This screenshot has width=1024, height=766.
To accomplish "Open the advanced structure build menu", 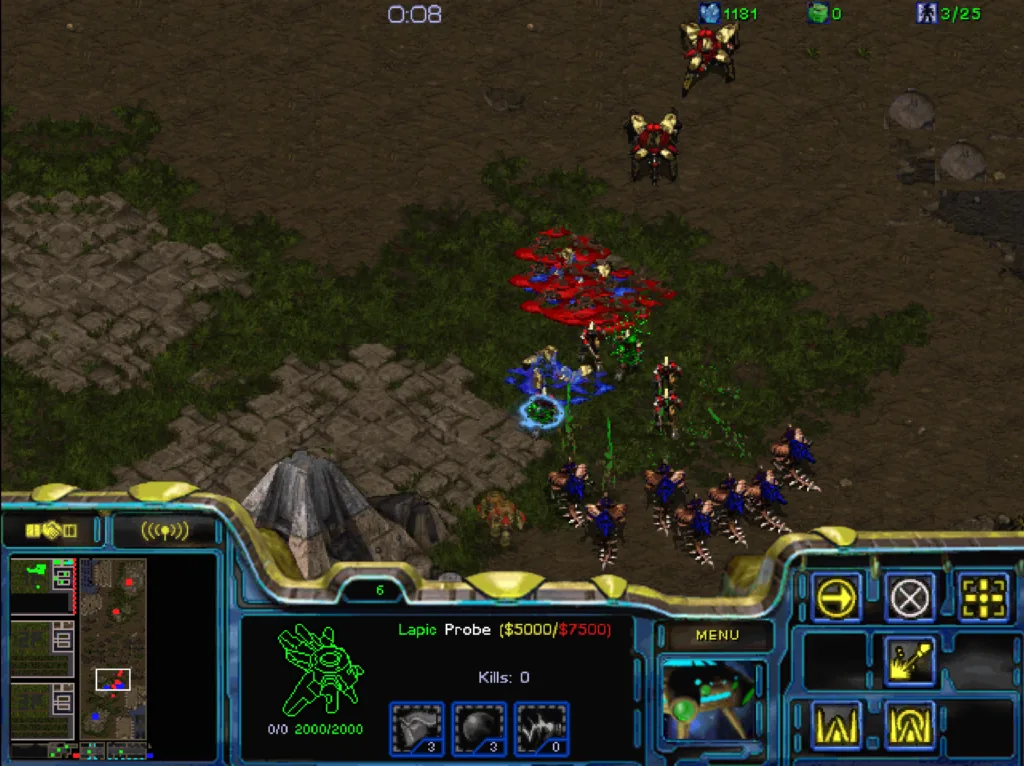I will click(x=909, y=724).
